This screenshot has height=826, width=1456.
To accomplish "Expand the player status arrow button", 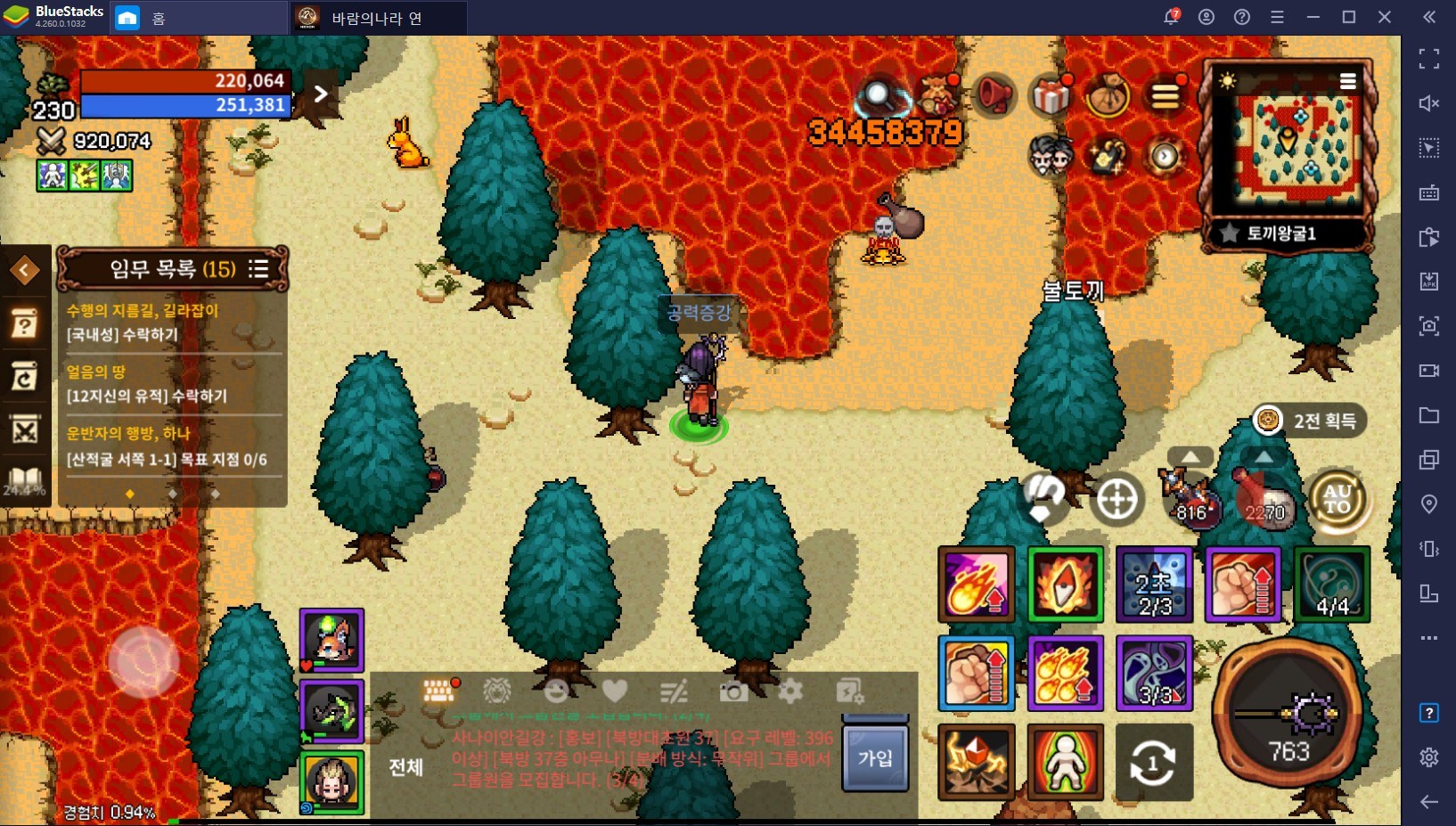I will [321, 94].
